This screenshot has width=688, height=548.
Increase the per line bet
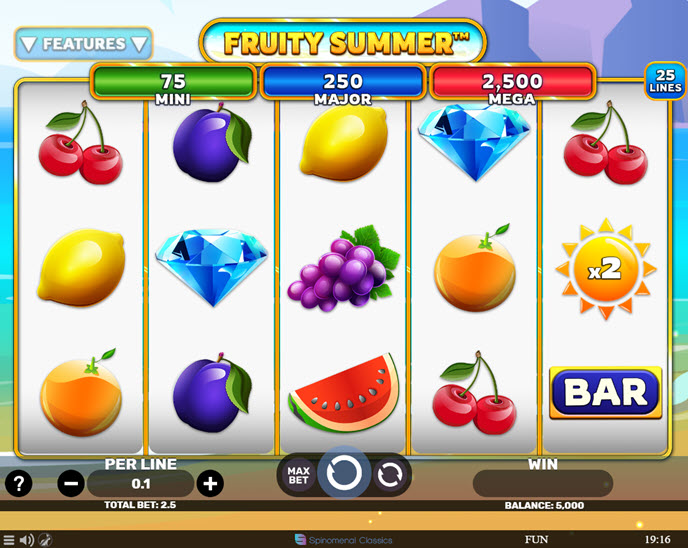[x=210, y=484]
